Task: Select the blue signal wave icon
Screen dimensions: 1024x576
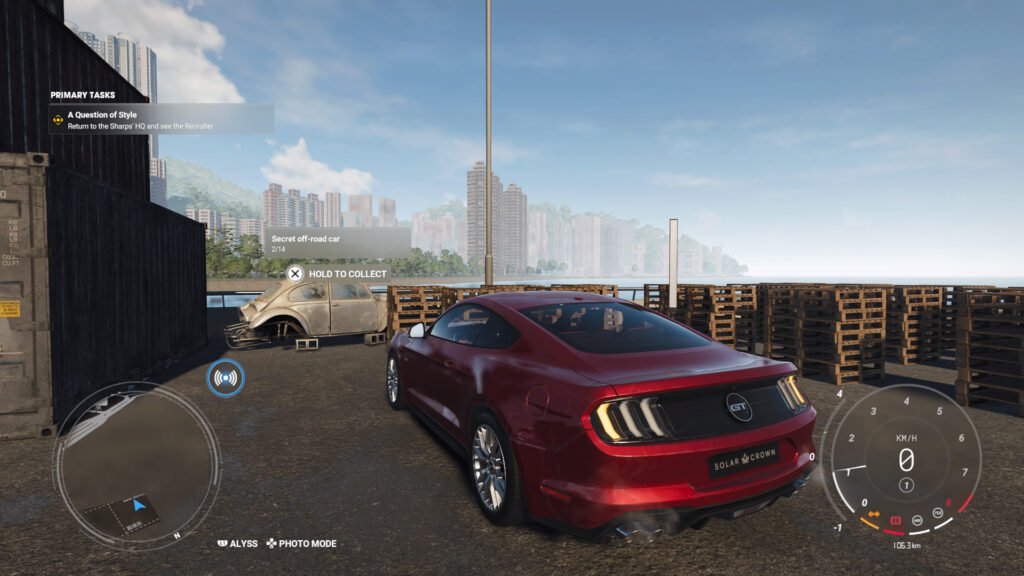Action: (x=226, y=378)
